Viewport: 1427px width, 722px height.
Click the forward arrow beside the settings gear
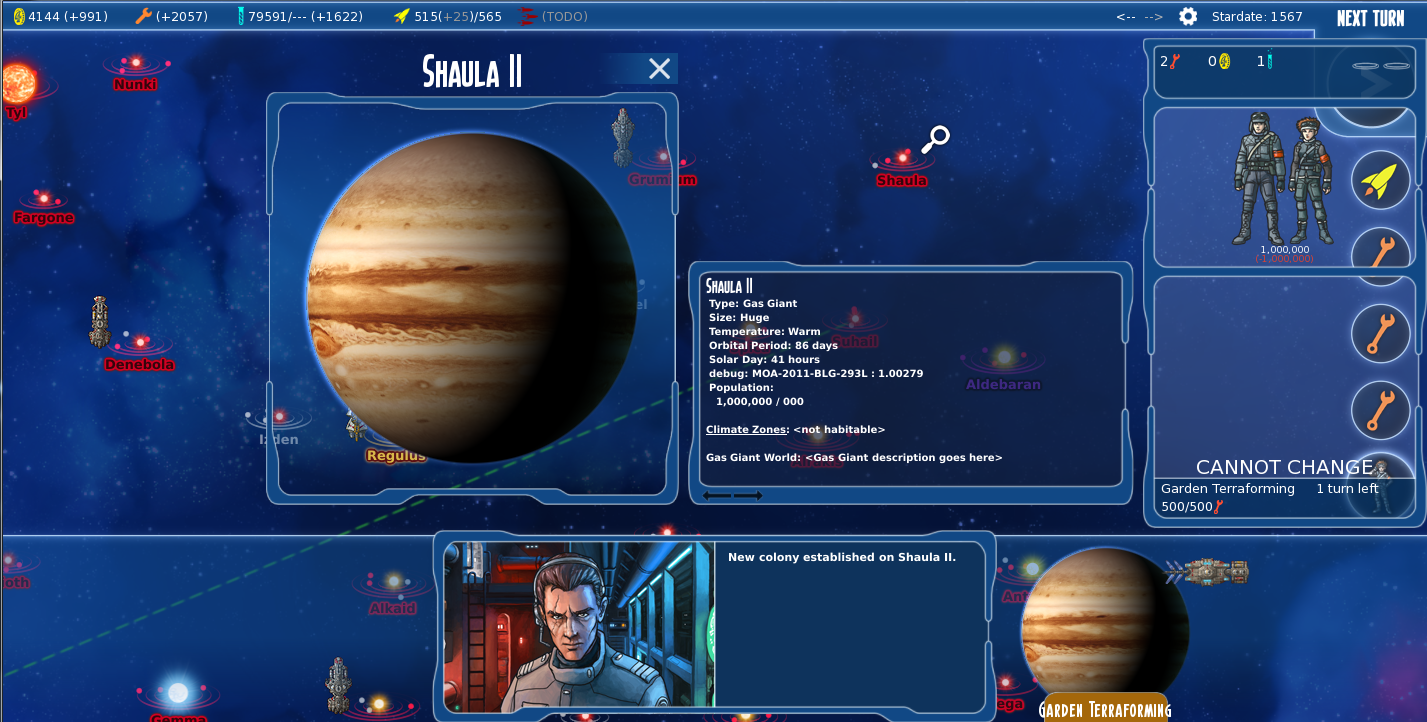click(1155, 16)
